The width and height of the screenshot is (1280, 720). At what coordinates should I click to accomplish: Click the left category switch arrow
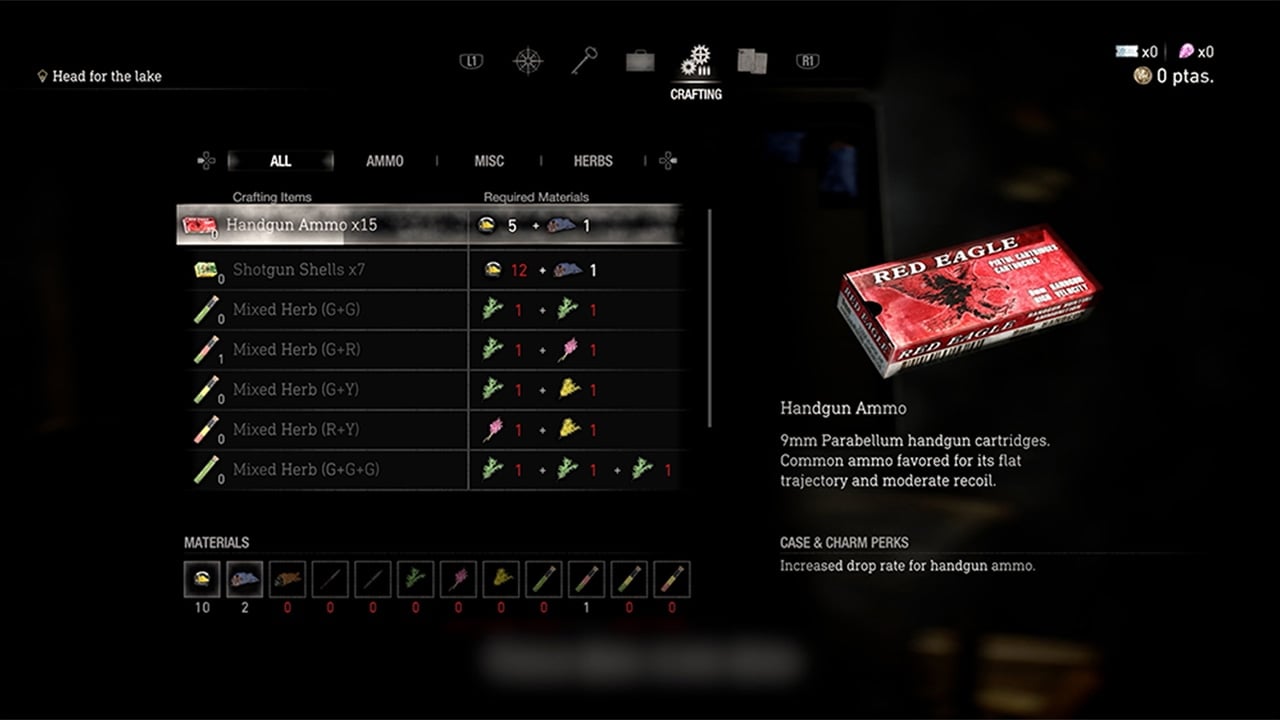click(207, 160)
